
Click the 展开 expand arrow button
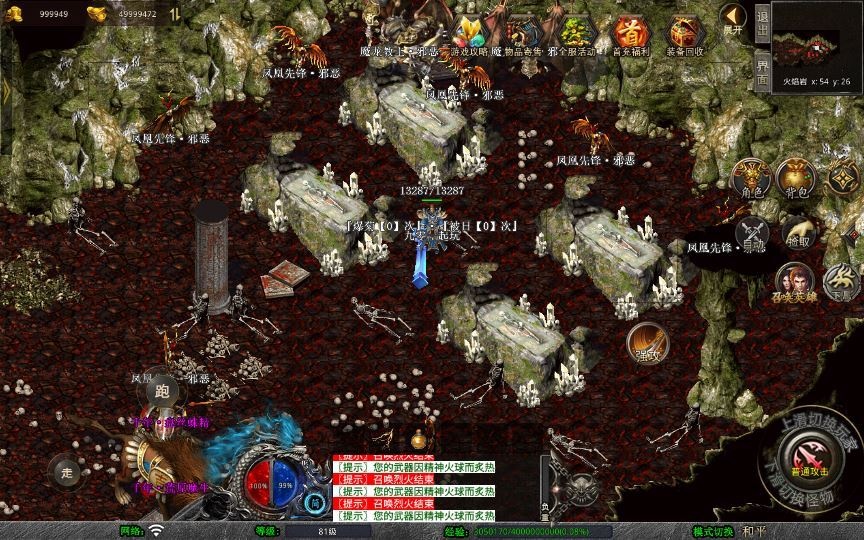tap(734, 18)
